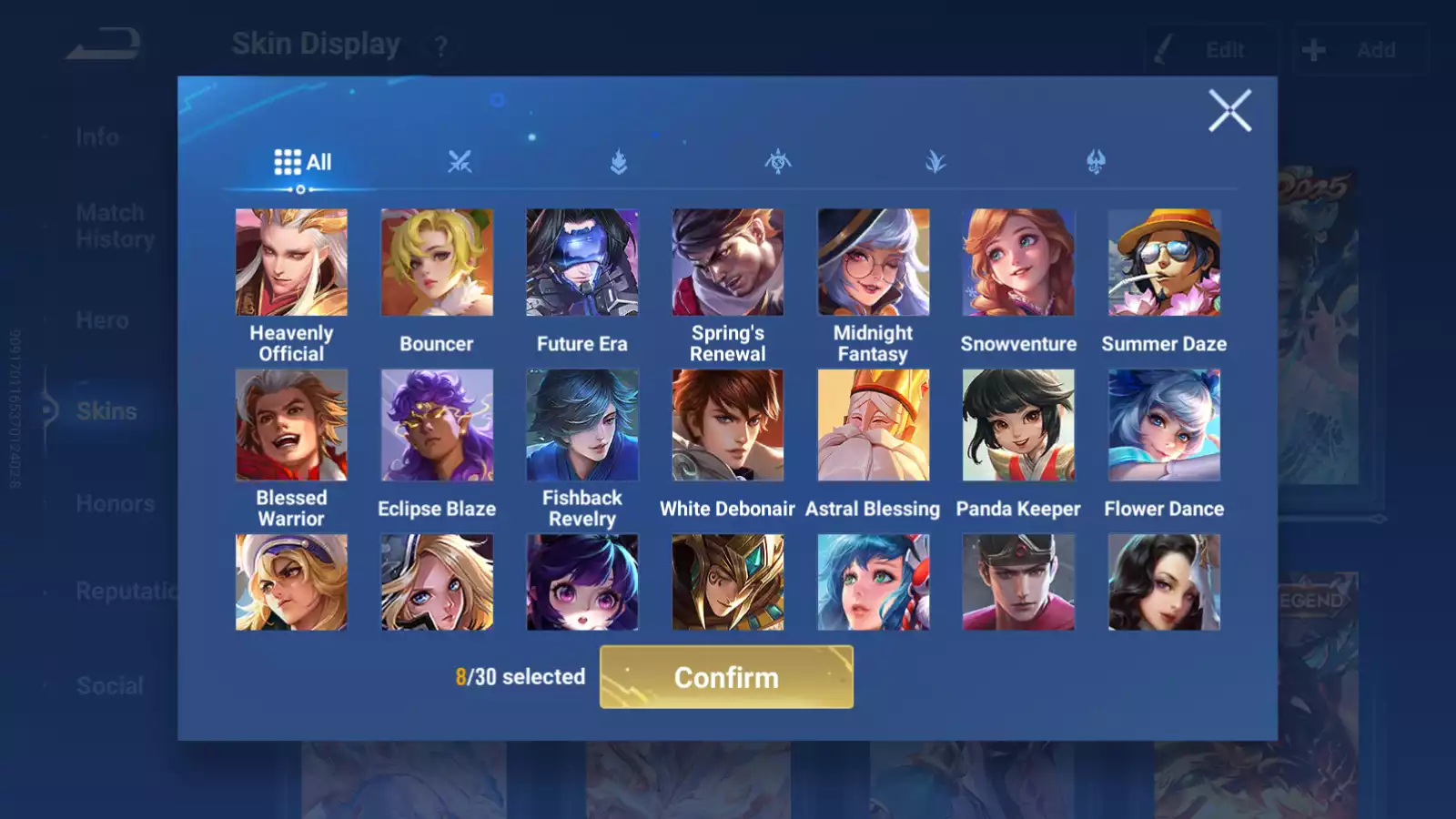1456x819 pixels.
Task: Filter skins by the crossed swords tab
Action: coord(460,163)
